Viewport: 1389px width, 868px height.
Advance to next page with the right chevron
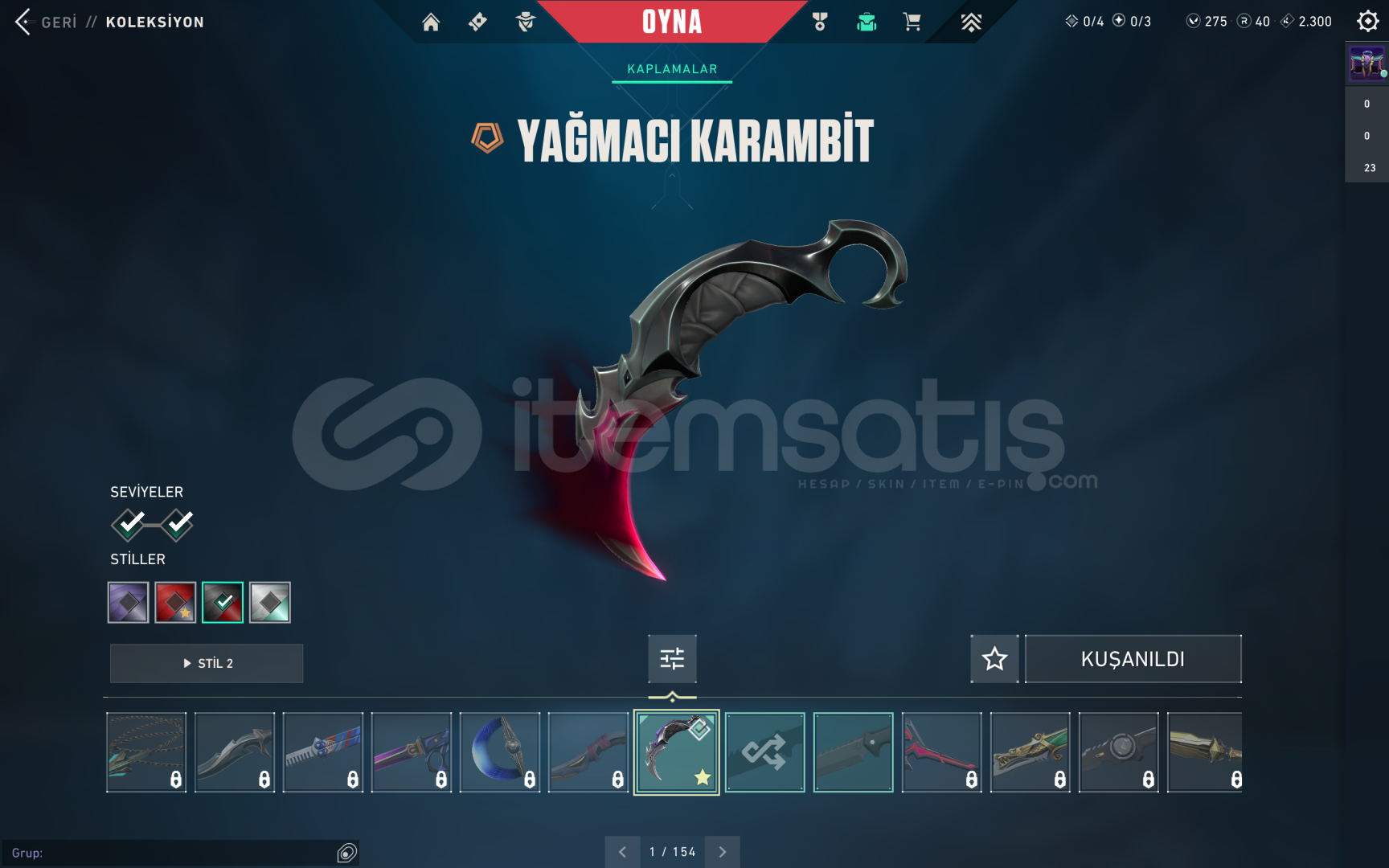pyautogui.click(x=722, y=851)
